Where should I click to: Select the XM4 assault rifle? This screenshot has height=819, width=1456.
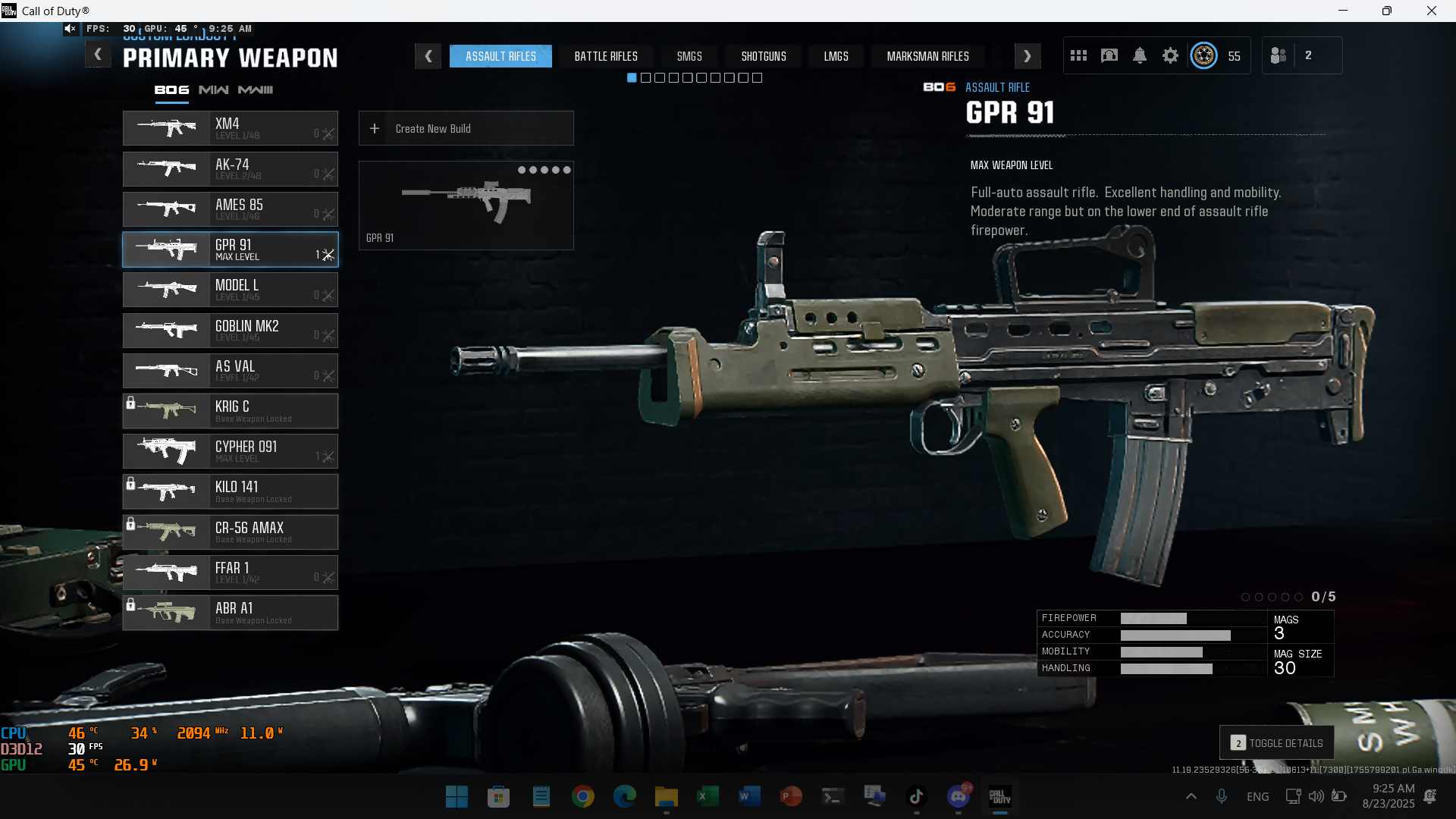point(231,128)
